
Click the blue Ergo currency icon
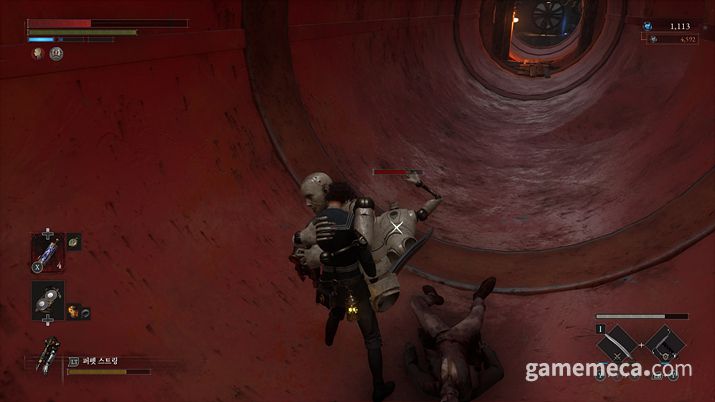pos(648,25)
